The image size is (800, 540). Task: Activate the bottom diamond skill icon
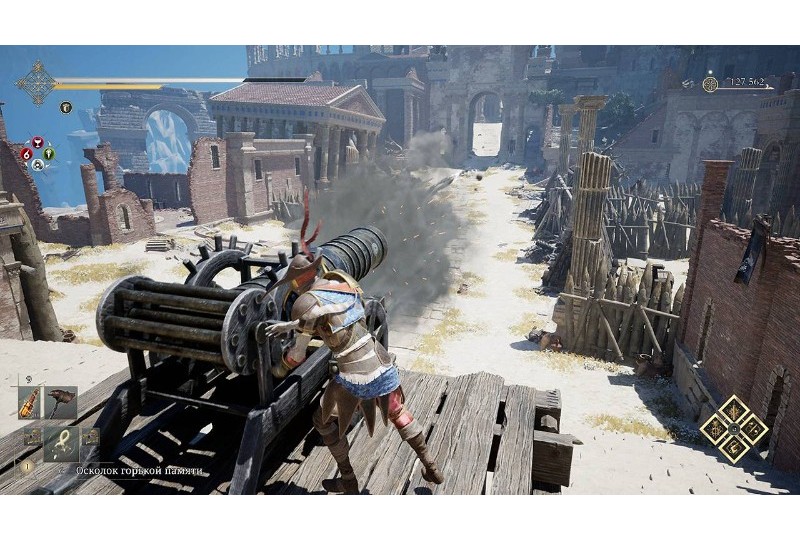[733, 447]
